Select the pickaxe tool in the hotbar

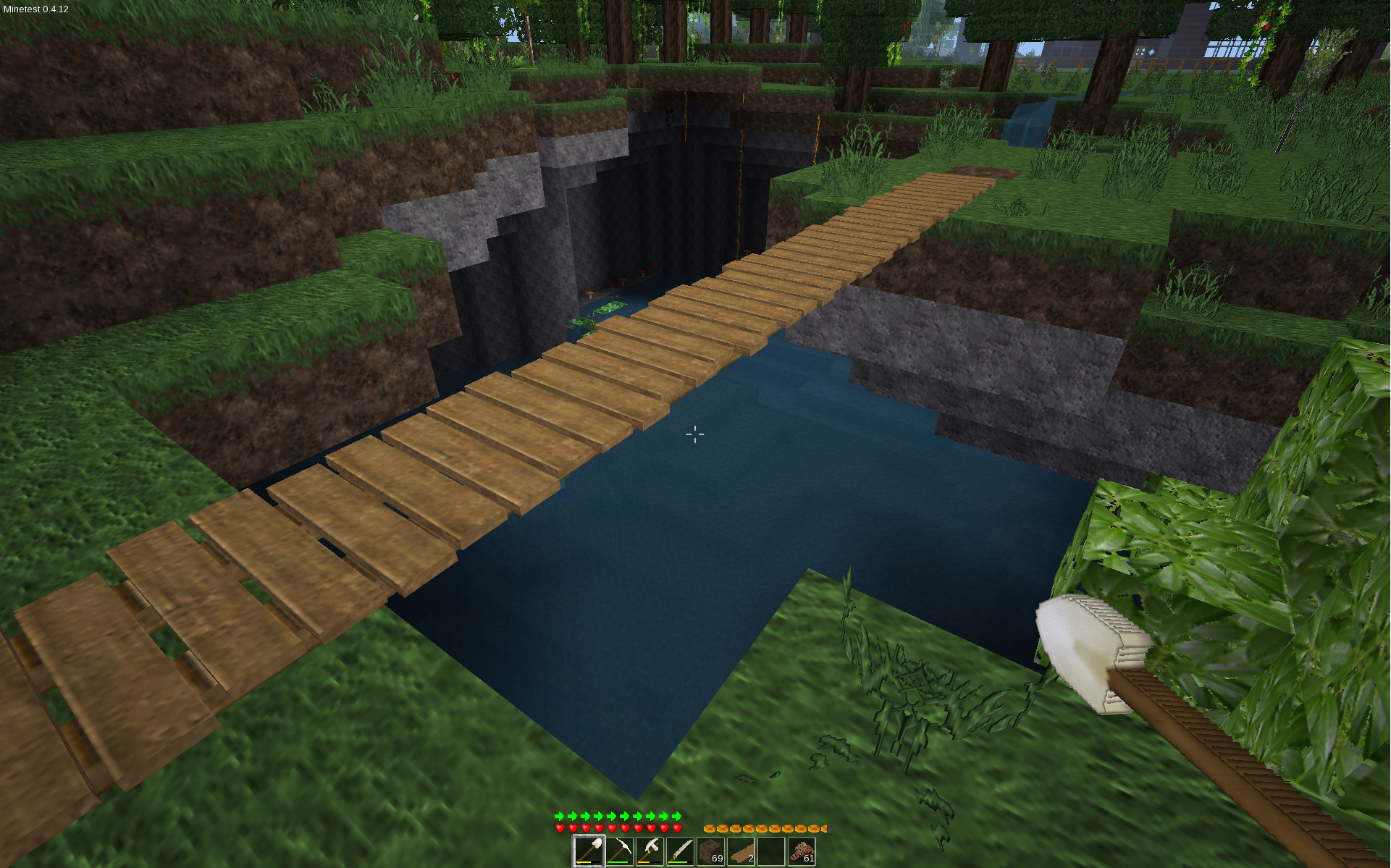621,850
